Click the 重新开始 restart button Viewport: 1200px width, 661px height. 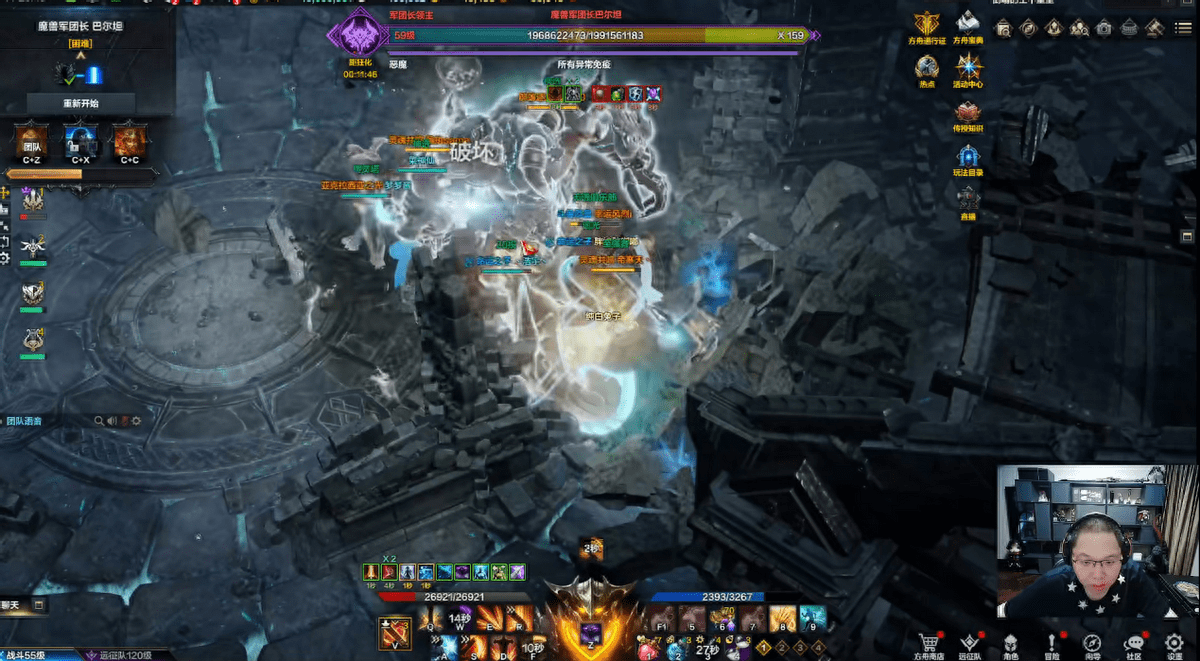[x=80, y=103]
